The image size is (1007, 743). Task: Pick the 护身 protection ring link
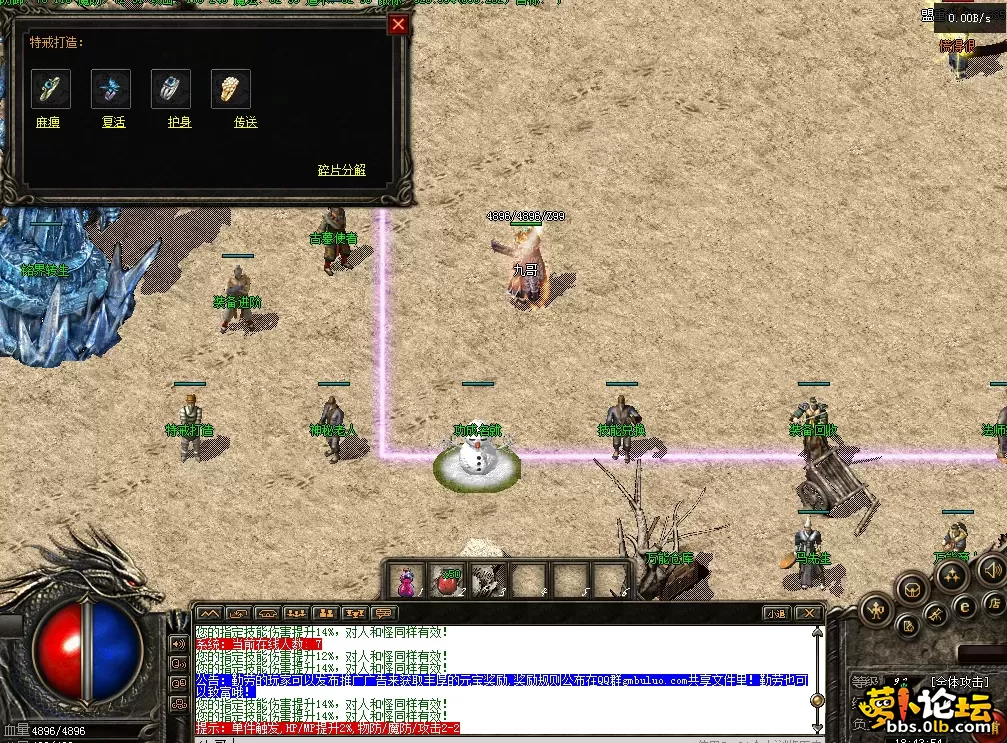pos(179,122)
